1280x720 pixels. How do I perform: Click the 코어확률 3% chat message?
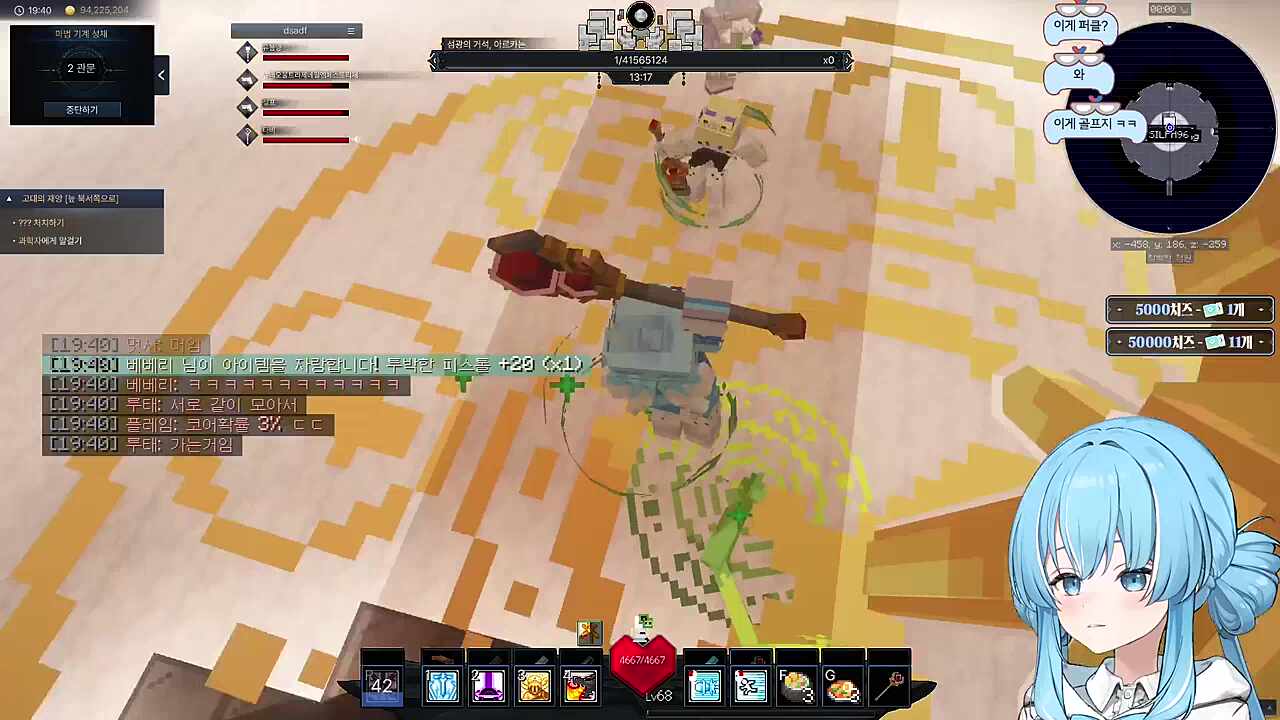click(188, 425)
